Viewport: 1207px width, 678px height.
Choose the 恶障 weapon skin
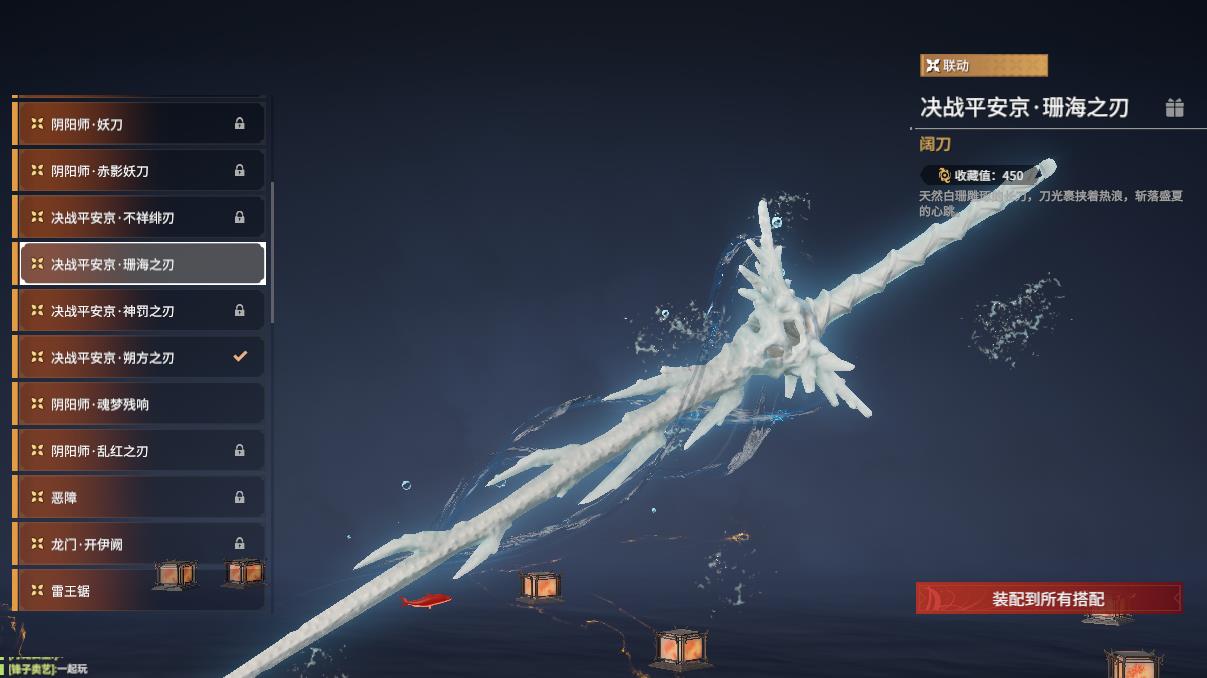140,497
